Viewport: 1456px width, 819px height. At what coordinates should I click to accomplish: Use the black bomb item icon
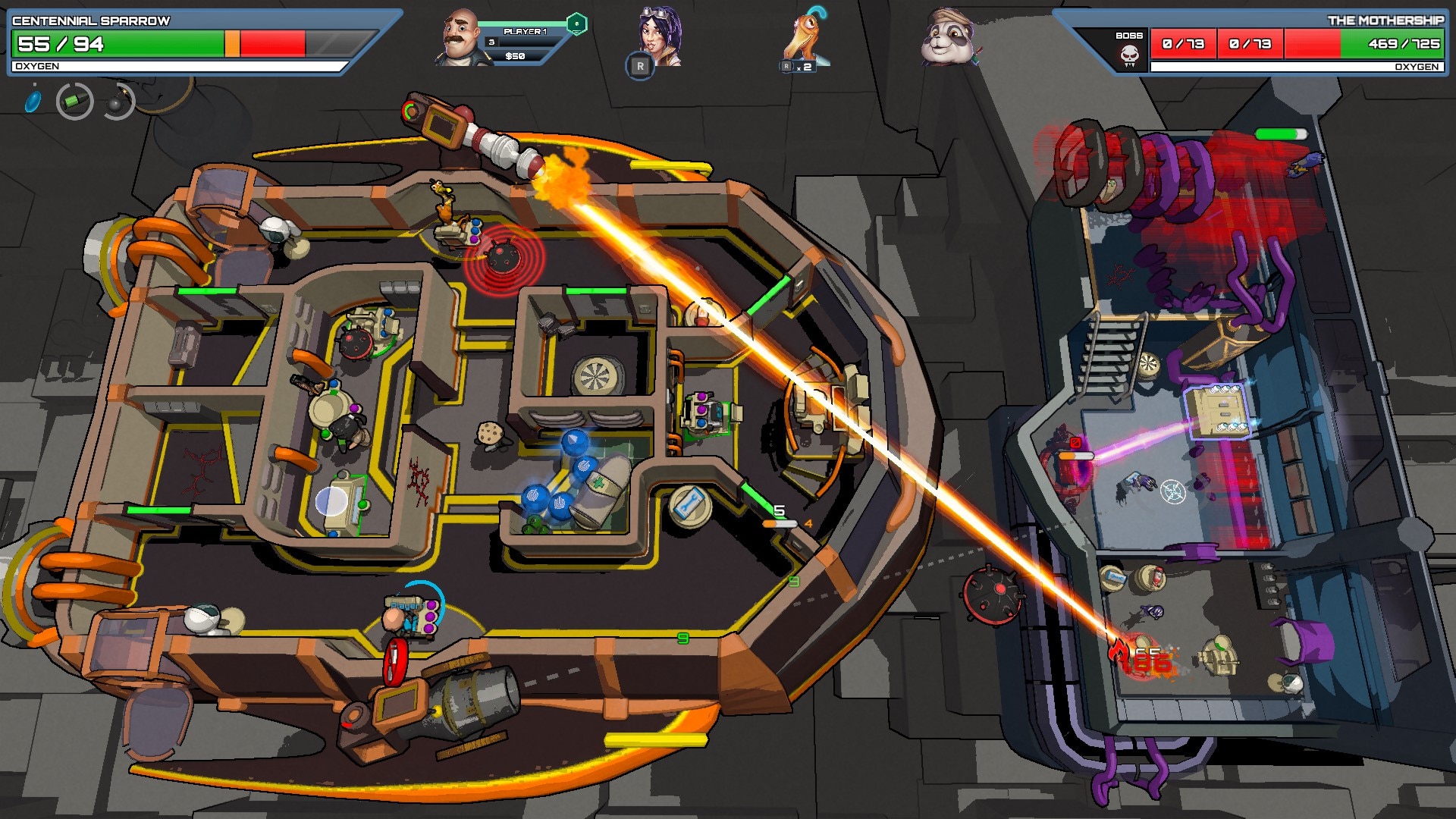tap(117, 102)
